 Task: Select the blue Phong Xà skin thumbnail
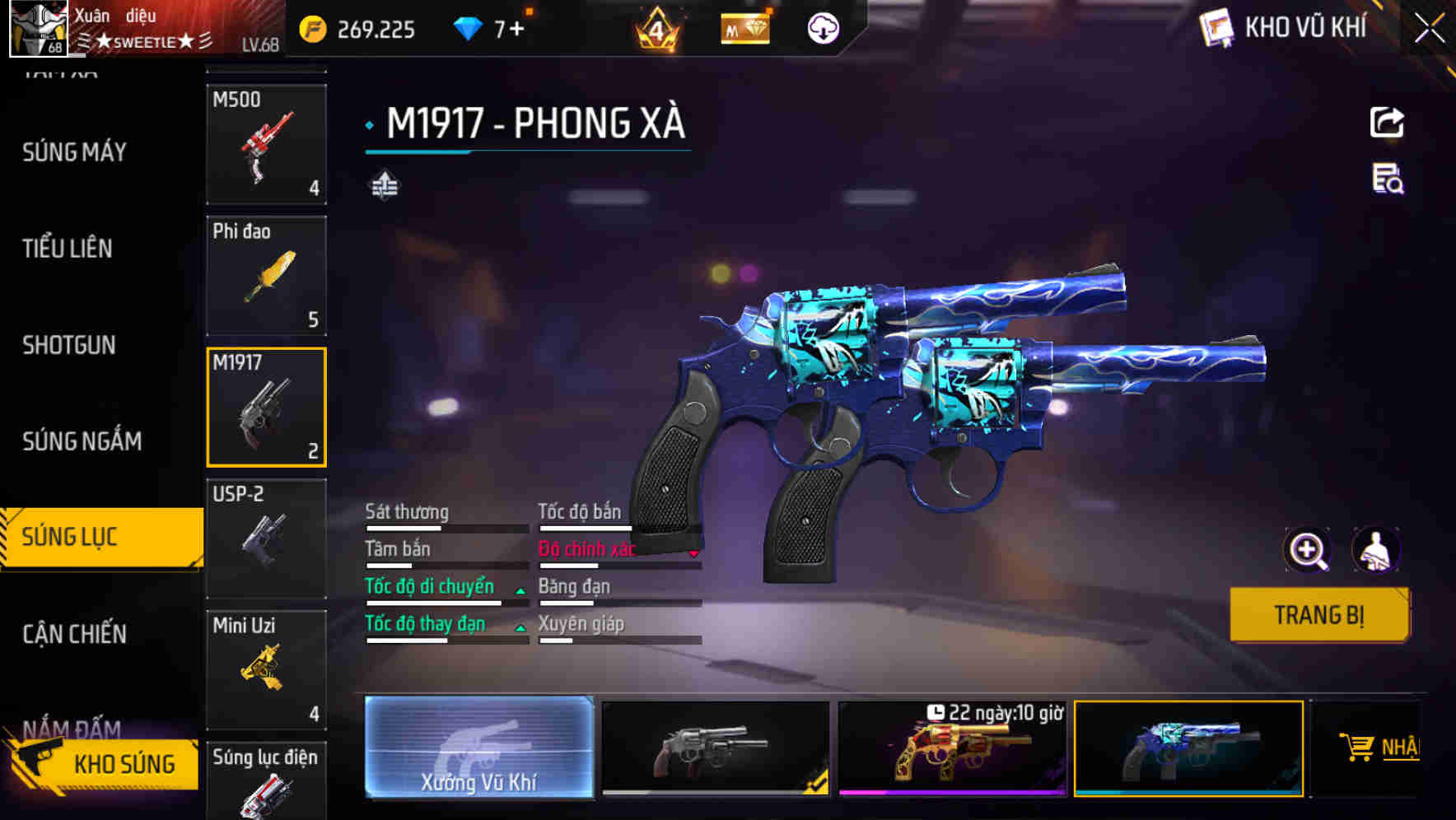[x=1188, y=749]
